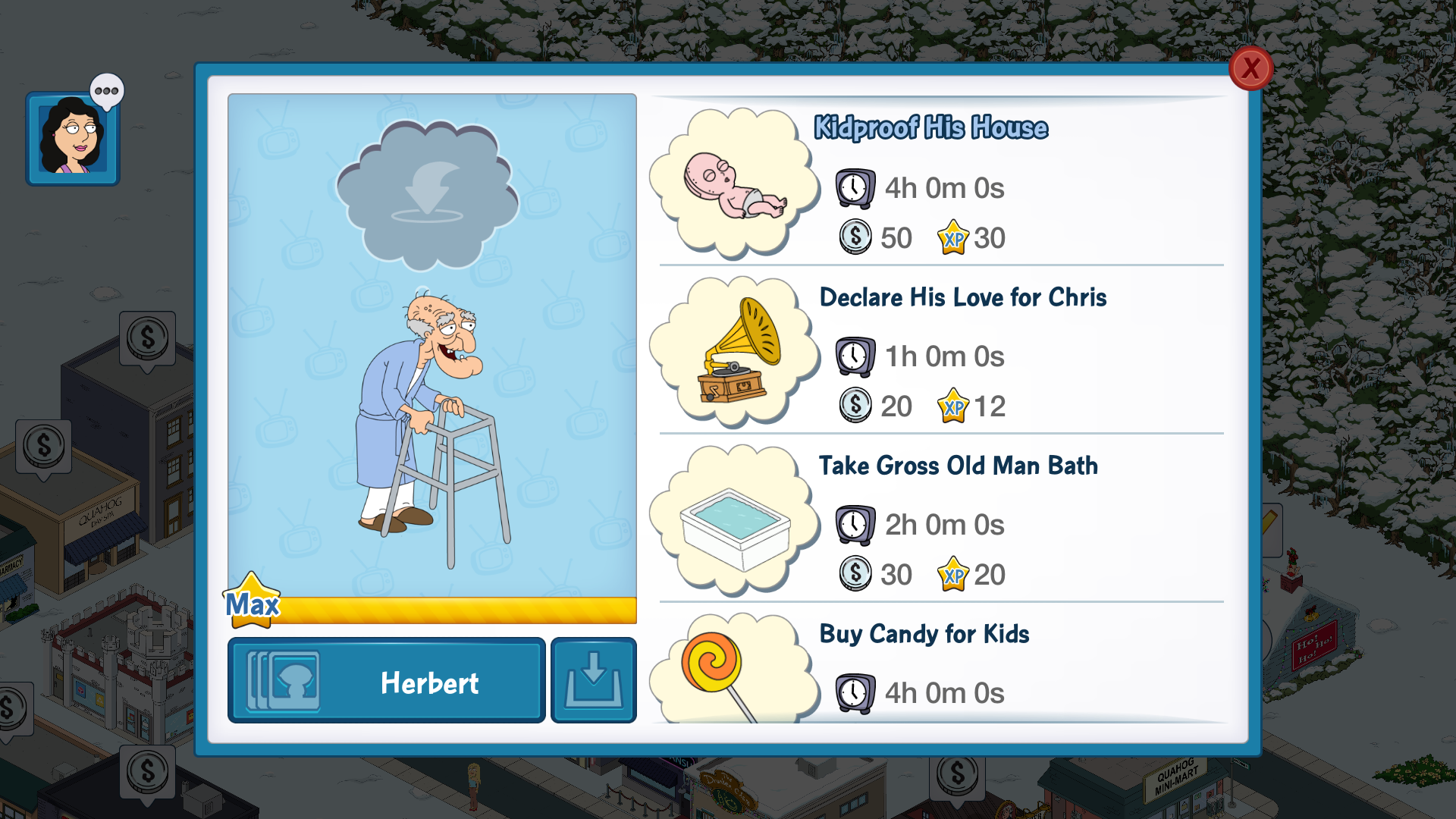Close the Herbert action panel
The image size is (1456, 819).
(1250, 68)
